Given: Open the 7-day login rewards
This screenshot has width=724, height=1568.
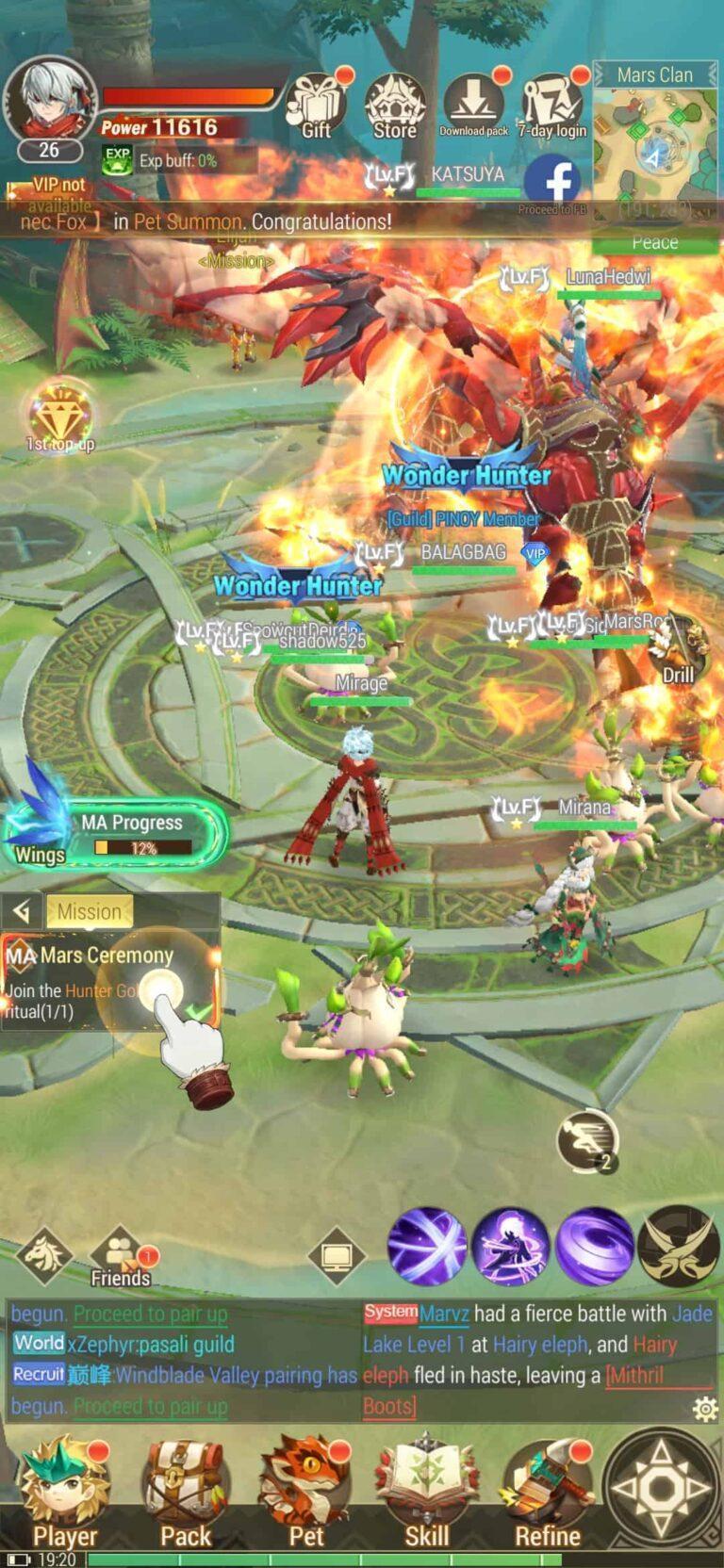Looking at the screenshot, I should point(552,106).
